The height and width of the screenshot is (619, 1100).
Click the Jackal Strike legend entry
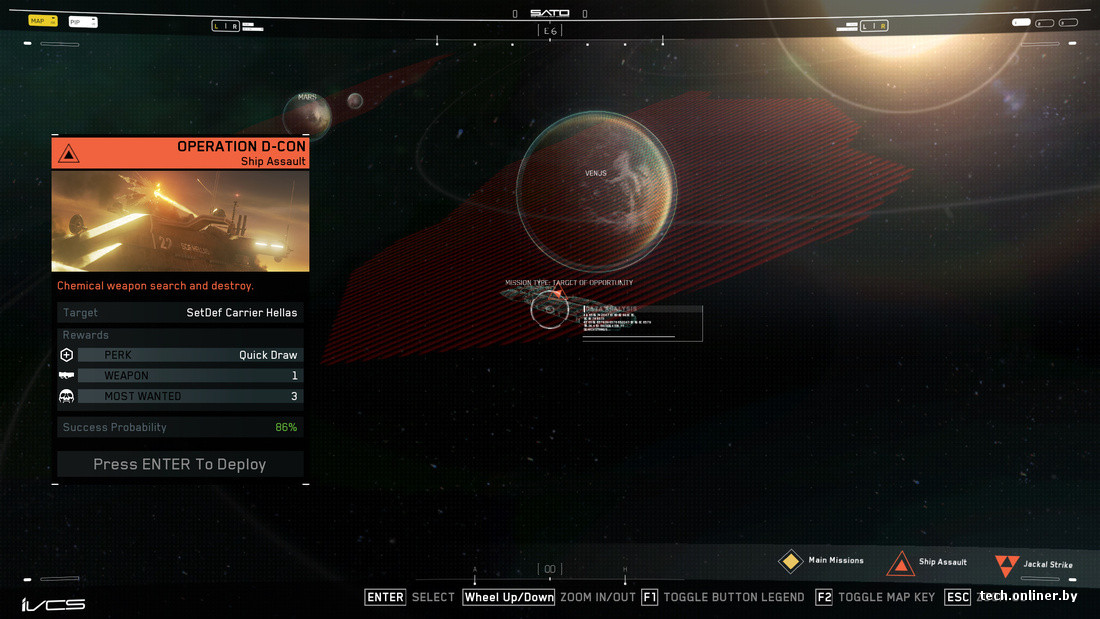1035,565
